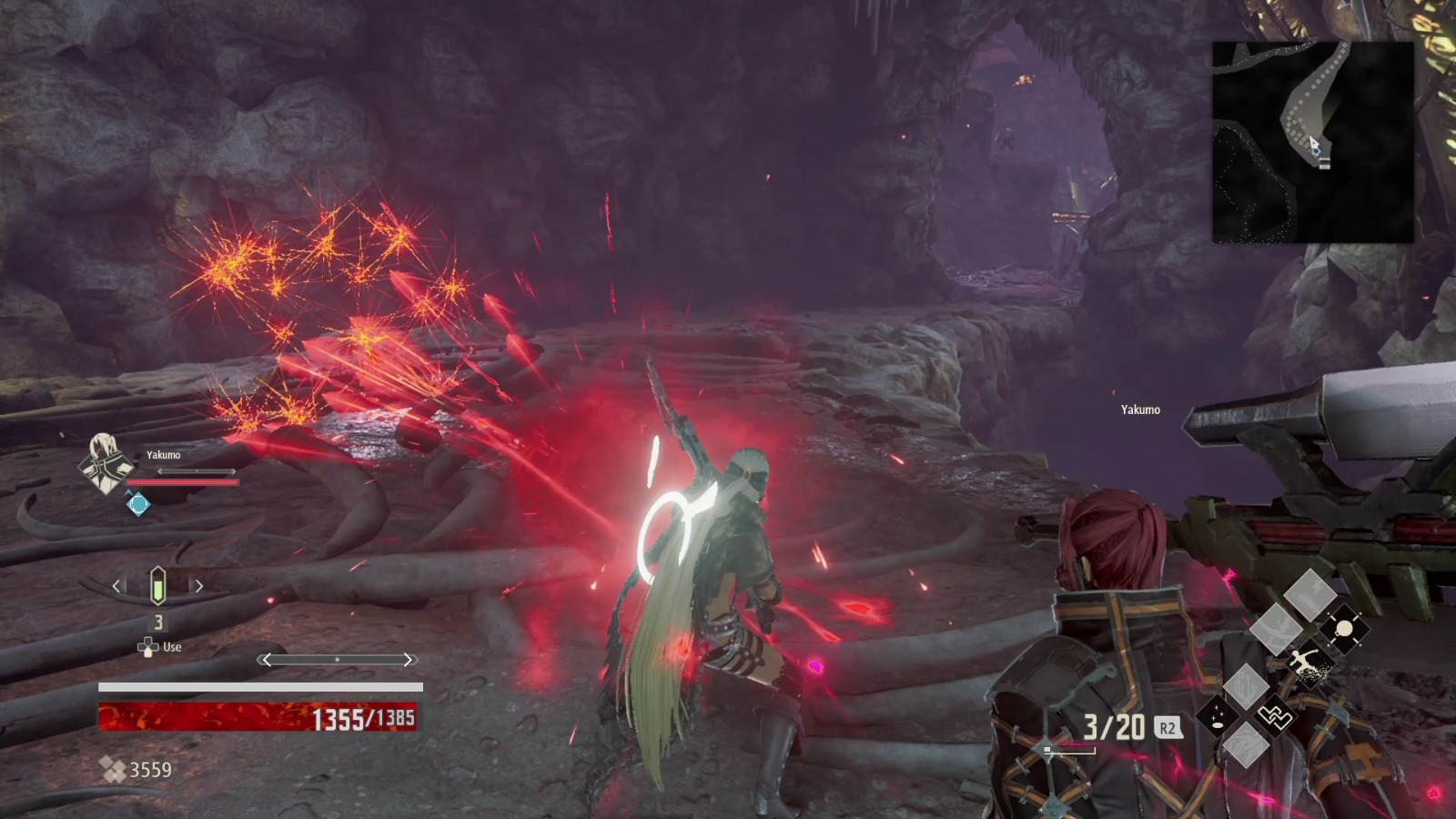Activate the bomb projectile Gift icon

click(x=1343, y=628)
